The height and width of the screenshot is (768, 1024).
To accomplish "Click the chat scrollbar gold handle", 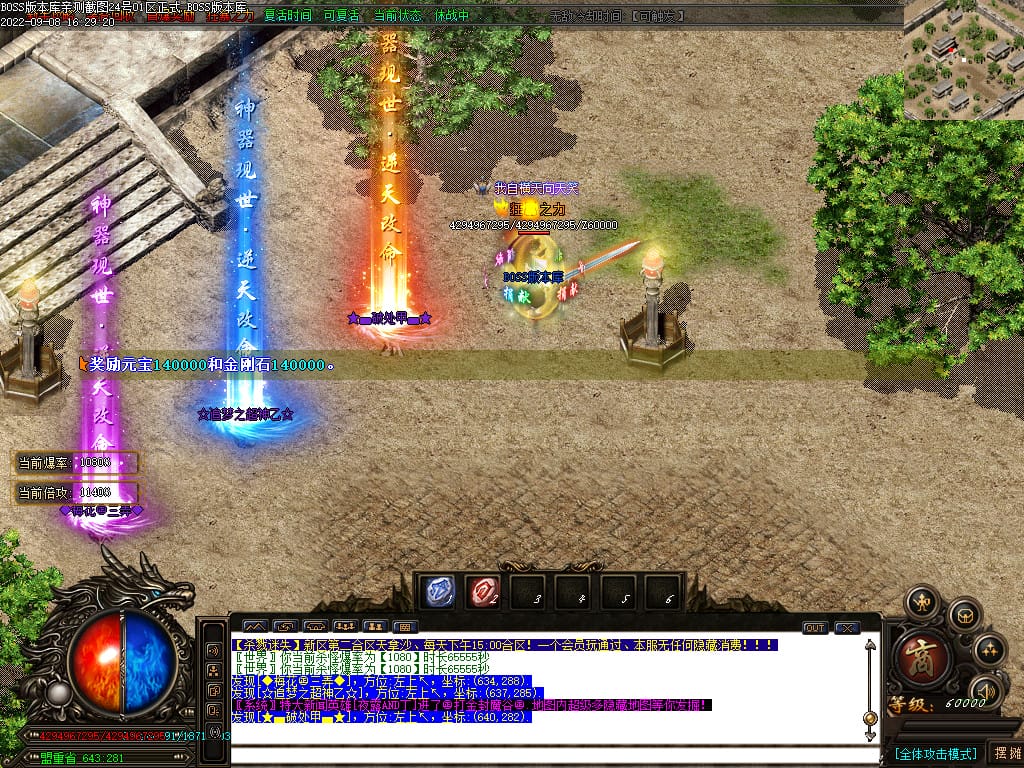I will [x=870, y=719].
